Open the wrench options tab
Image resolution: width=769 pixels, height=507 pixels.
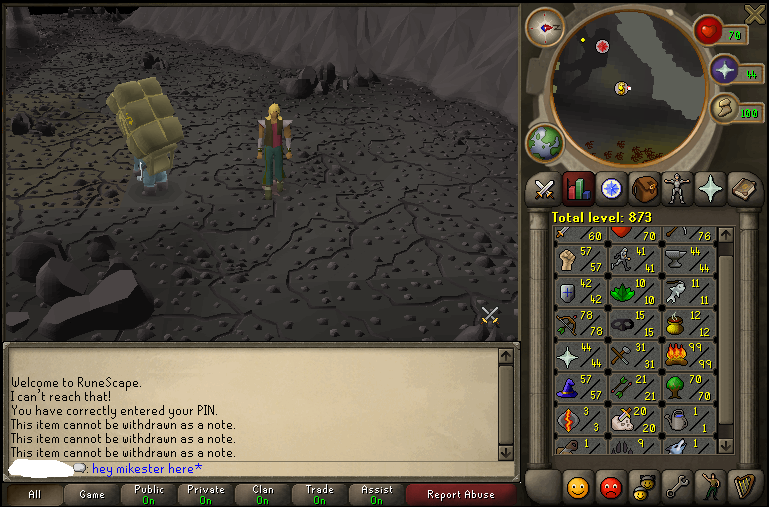676,487
